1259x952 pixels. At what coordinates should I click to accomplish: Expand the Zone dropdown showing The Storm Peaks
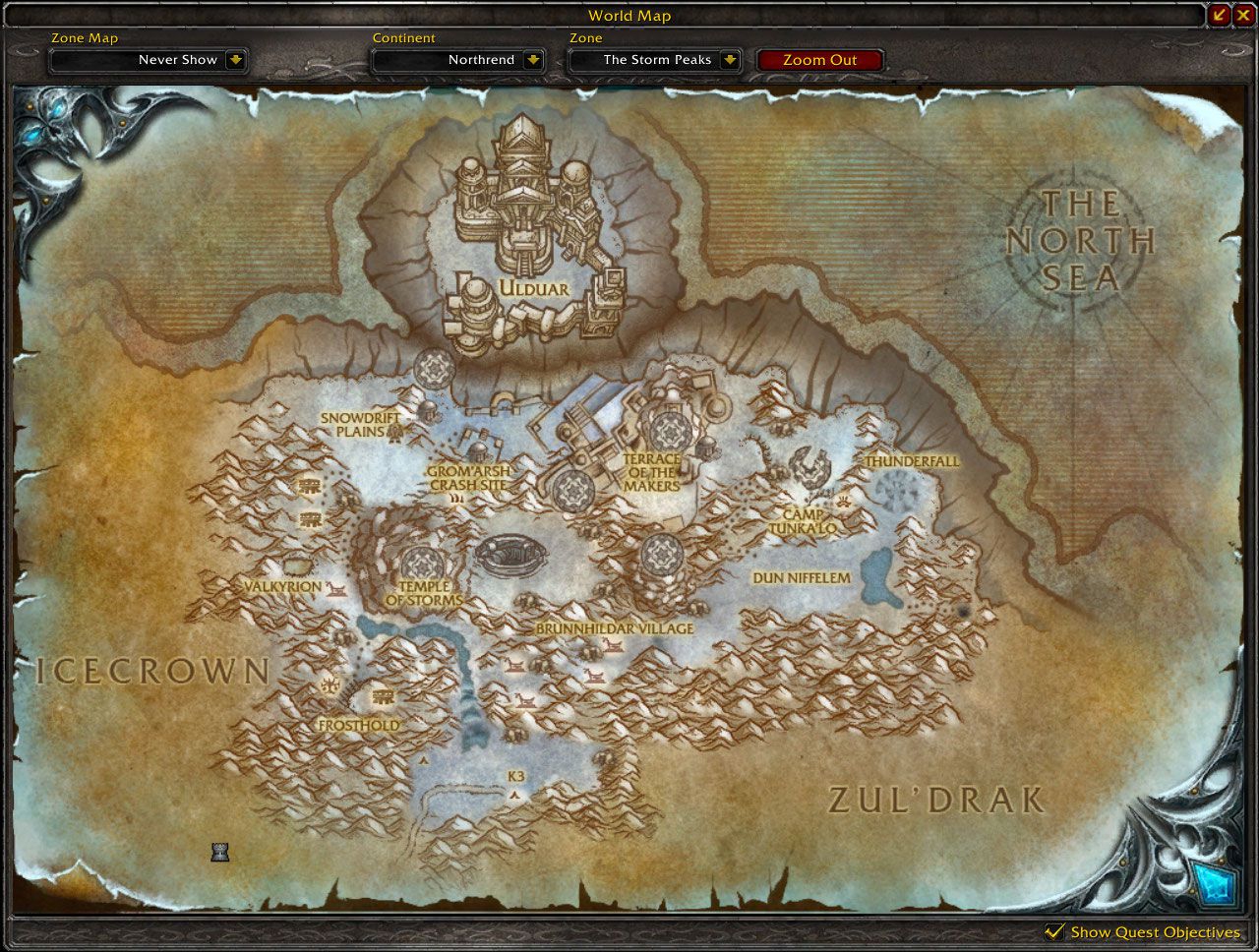click(x=729, y=60)
